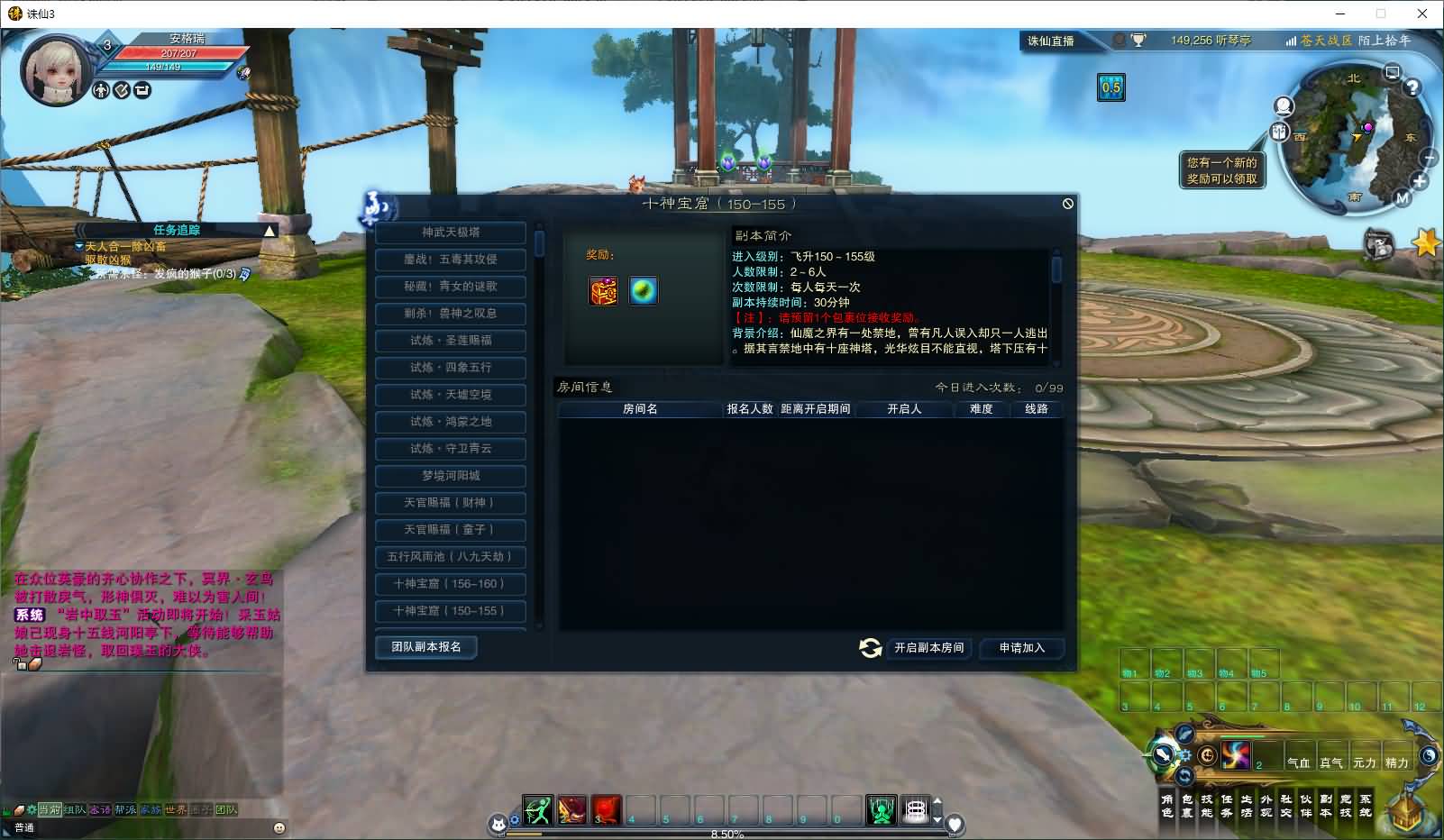1444x840 pixels.
Task: Click the heart icon at the hotbar's right end
Action: 955,823
